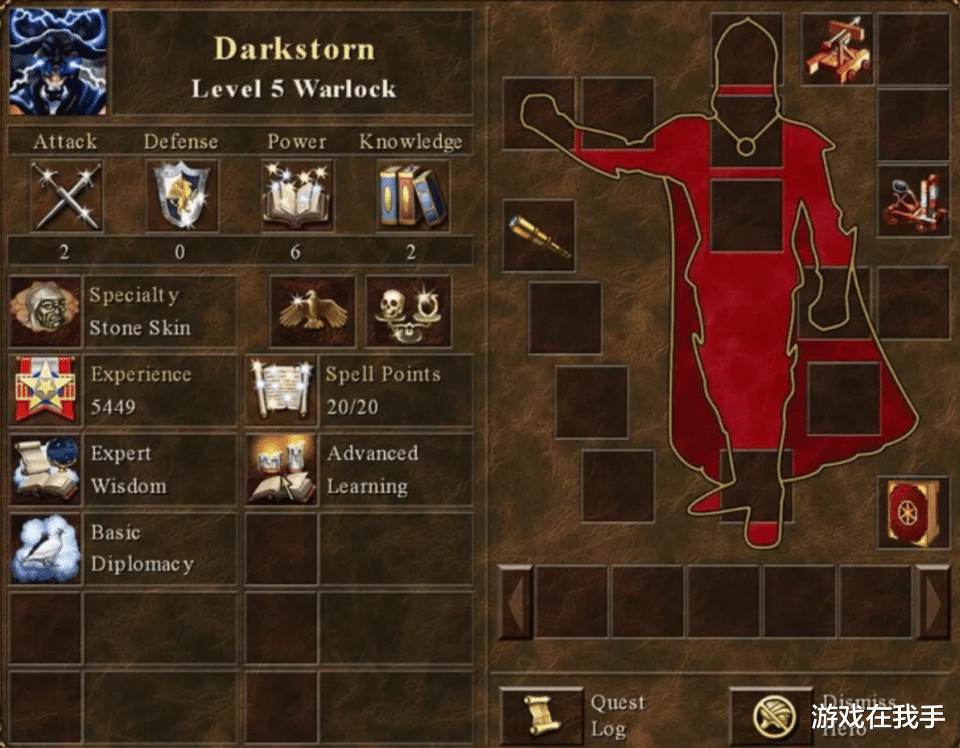Click the morale eagle icon

[x=312, y=312]
